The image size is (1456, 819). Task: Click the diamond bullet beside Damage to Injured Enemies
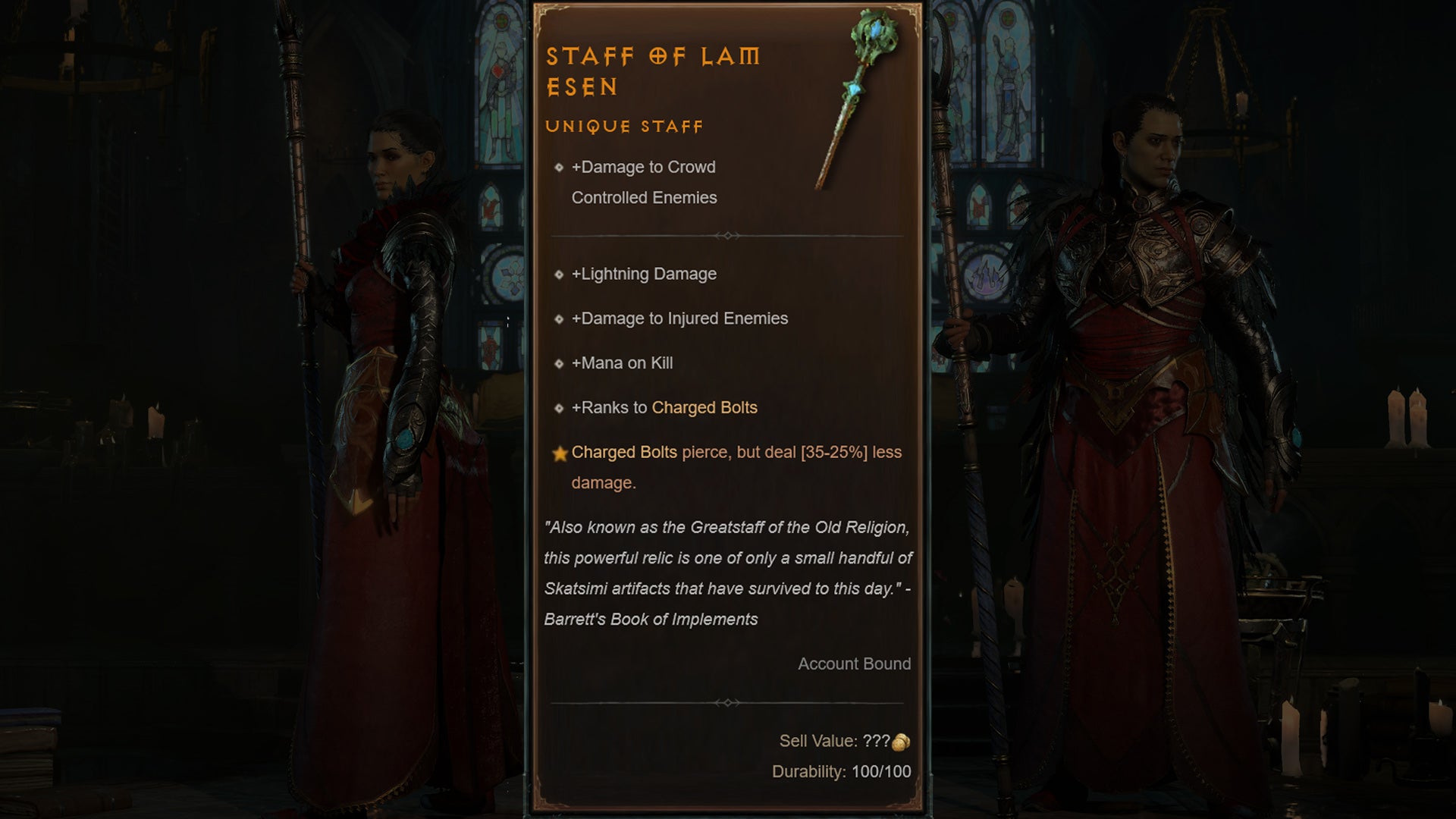tap(560, 318)
